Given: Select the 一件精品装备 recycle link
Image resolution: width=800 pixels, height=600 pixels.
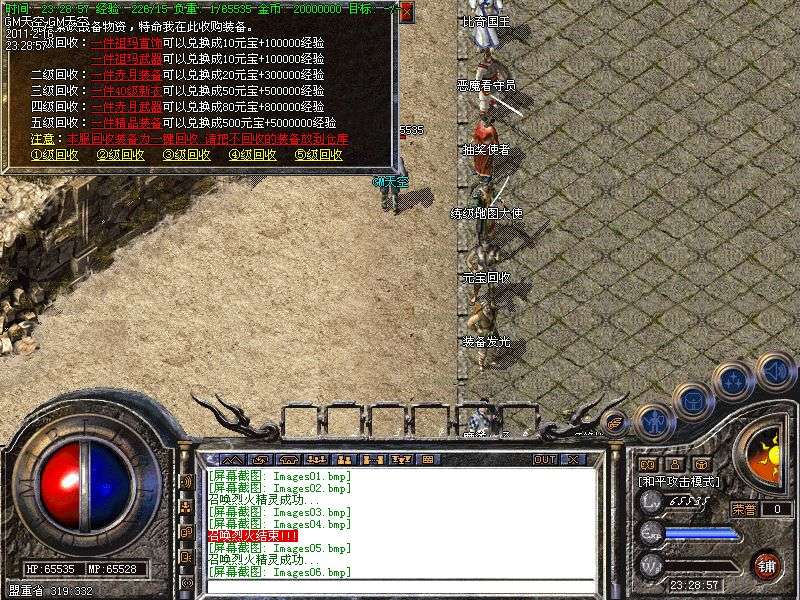Looking at the screenshot, I should point(126,123).
